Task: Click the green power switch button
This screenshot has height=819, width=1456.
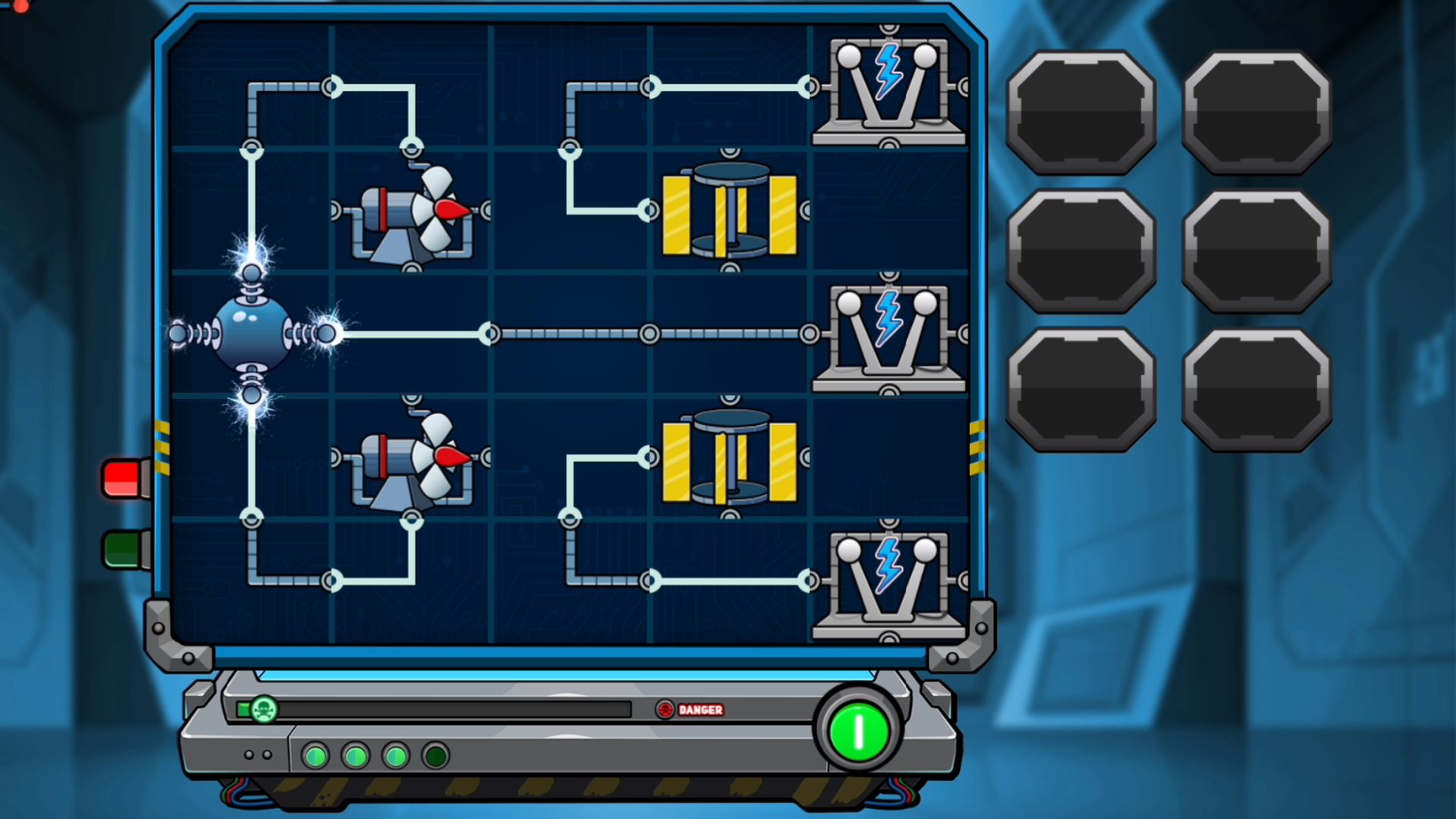Action: (858, 731)
